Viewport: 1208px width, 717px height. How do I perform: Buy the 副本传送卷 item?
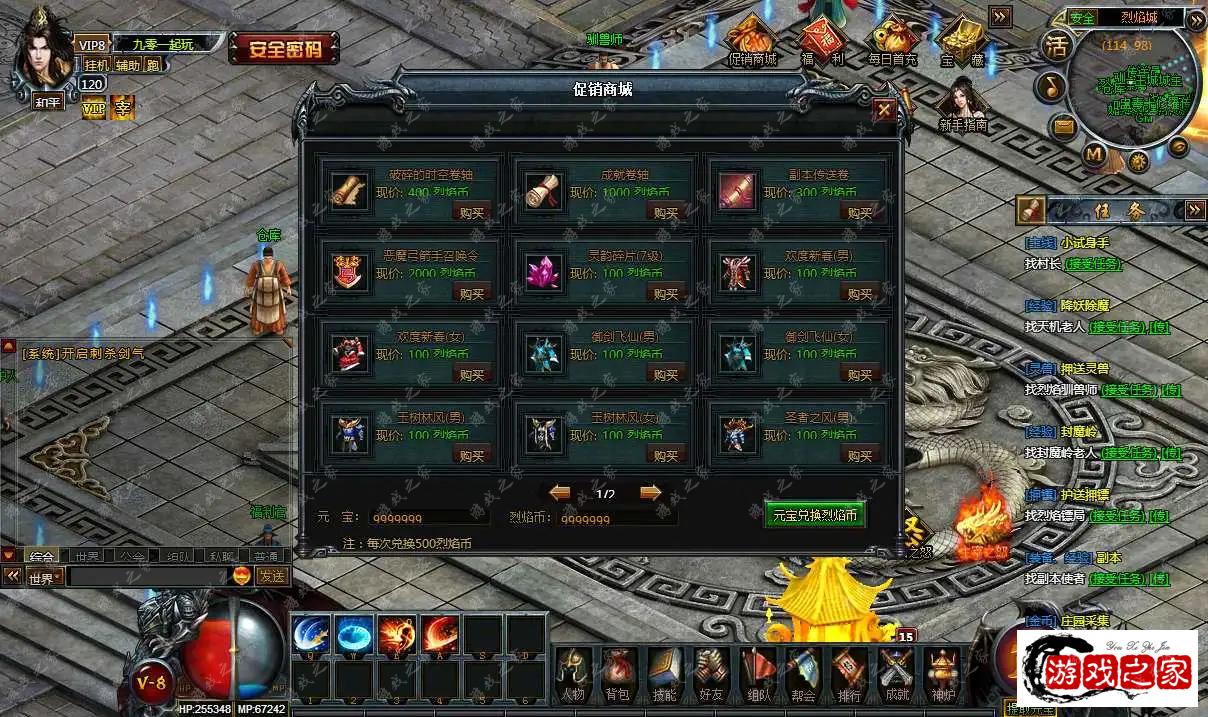point(860,212)
